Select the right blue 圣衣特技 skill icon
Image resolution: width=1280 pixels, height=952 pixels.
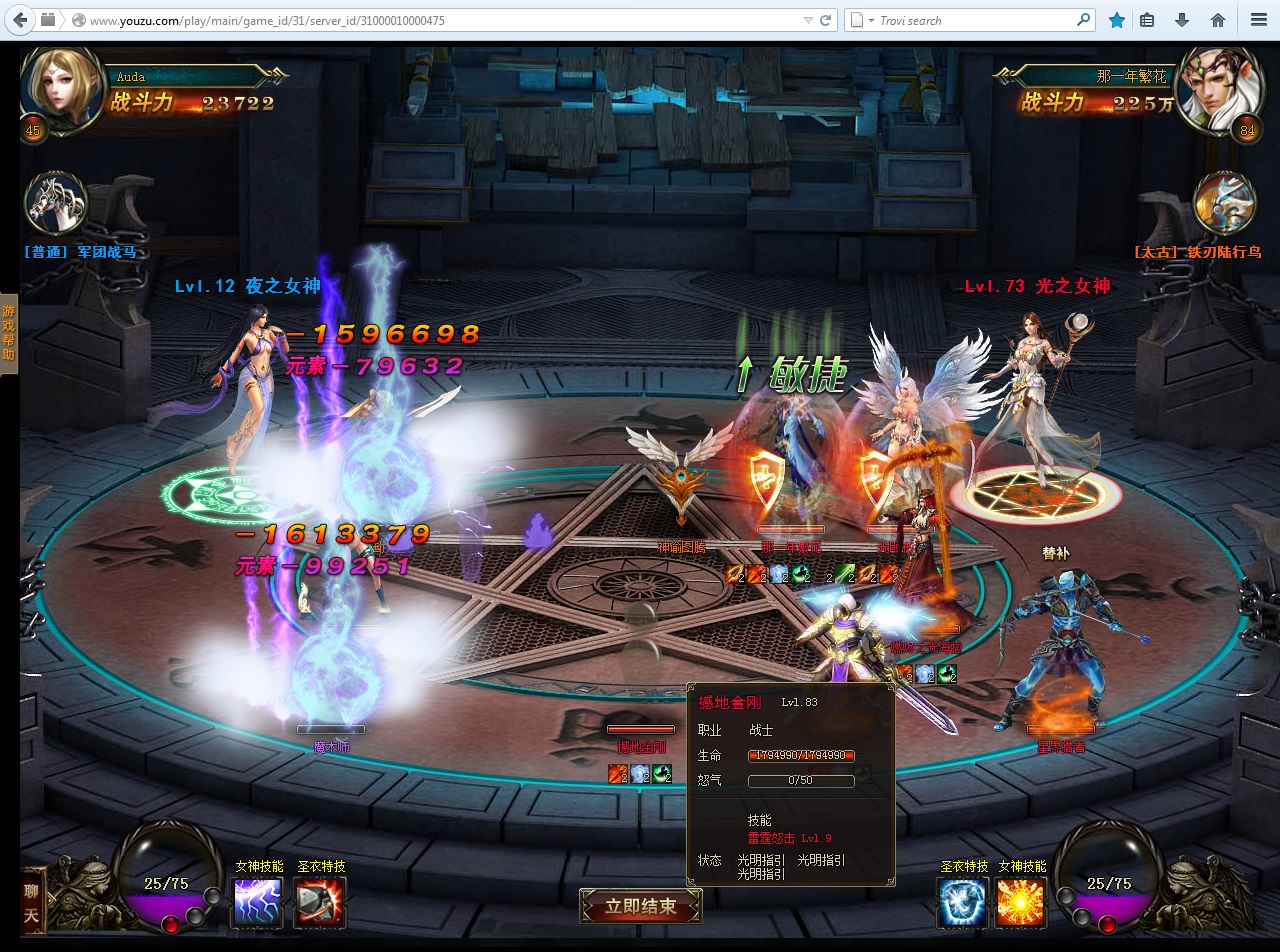(962, 902)
